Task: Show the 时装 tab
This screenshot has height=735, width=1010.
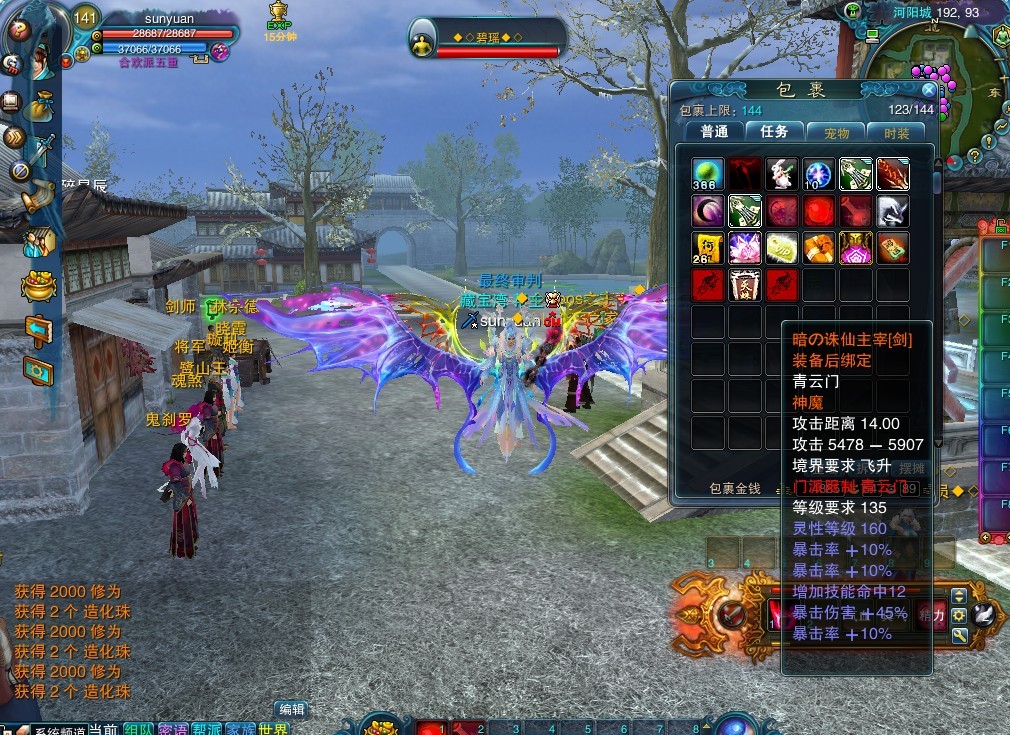Action: point(896,133)
